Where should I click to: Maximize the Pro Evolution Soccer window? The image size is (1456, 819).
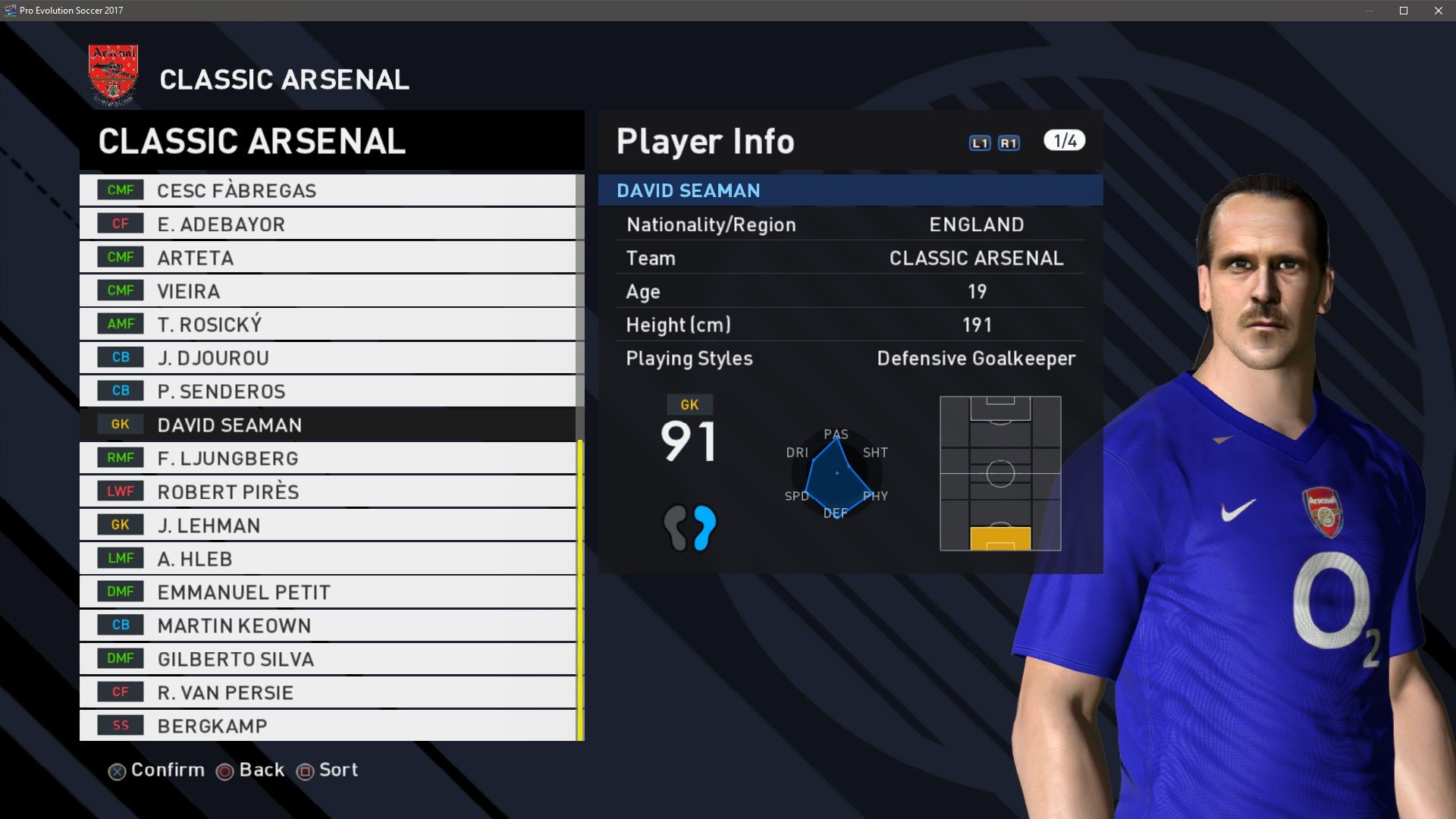pyautogui.click(x=1404, y=11)
